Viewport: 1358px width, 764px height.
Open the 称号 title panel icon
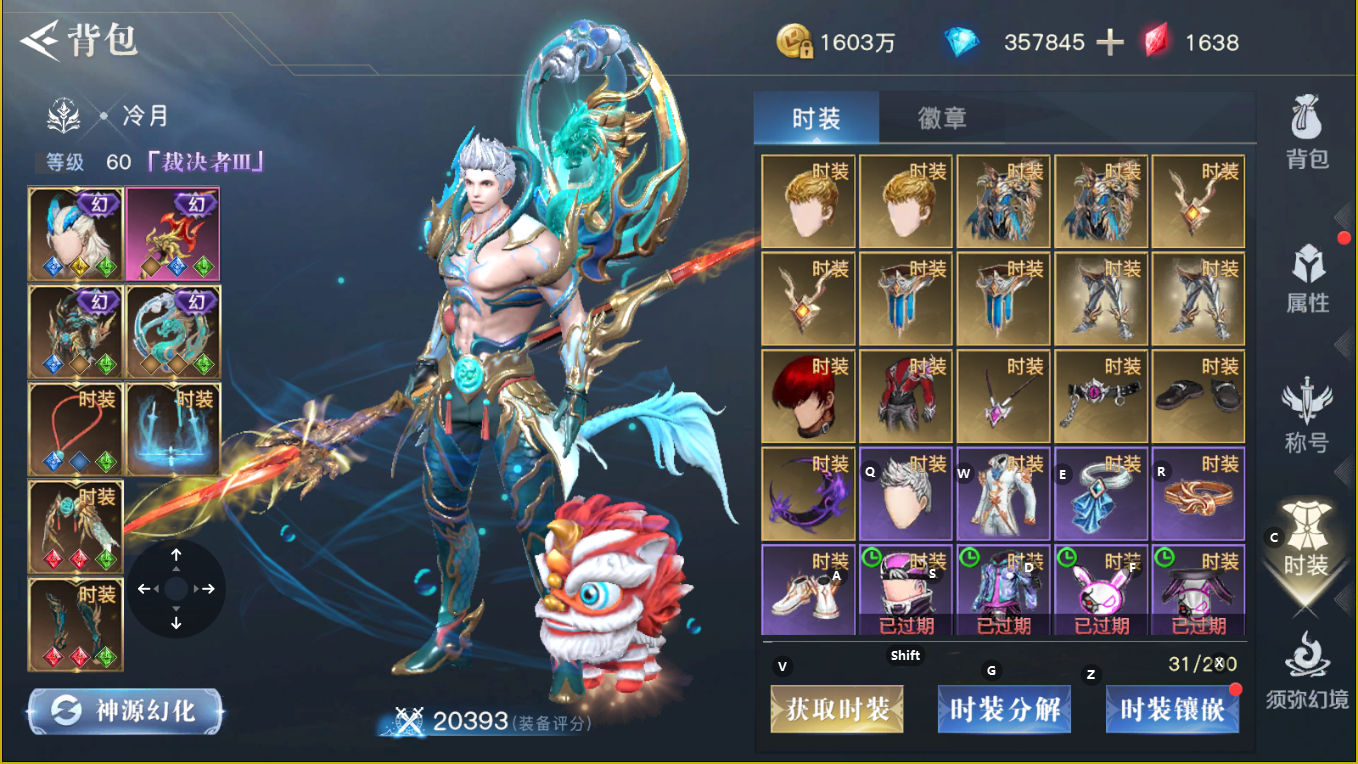click(1308, 410)
